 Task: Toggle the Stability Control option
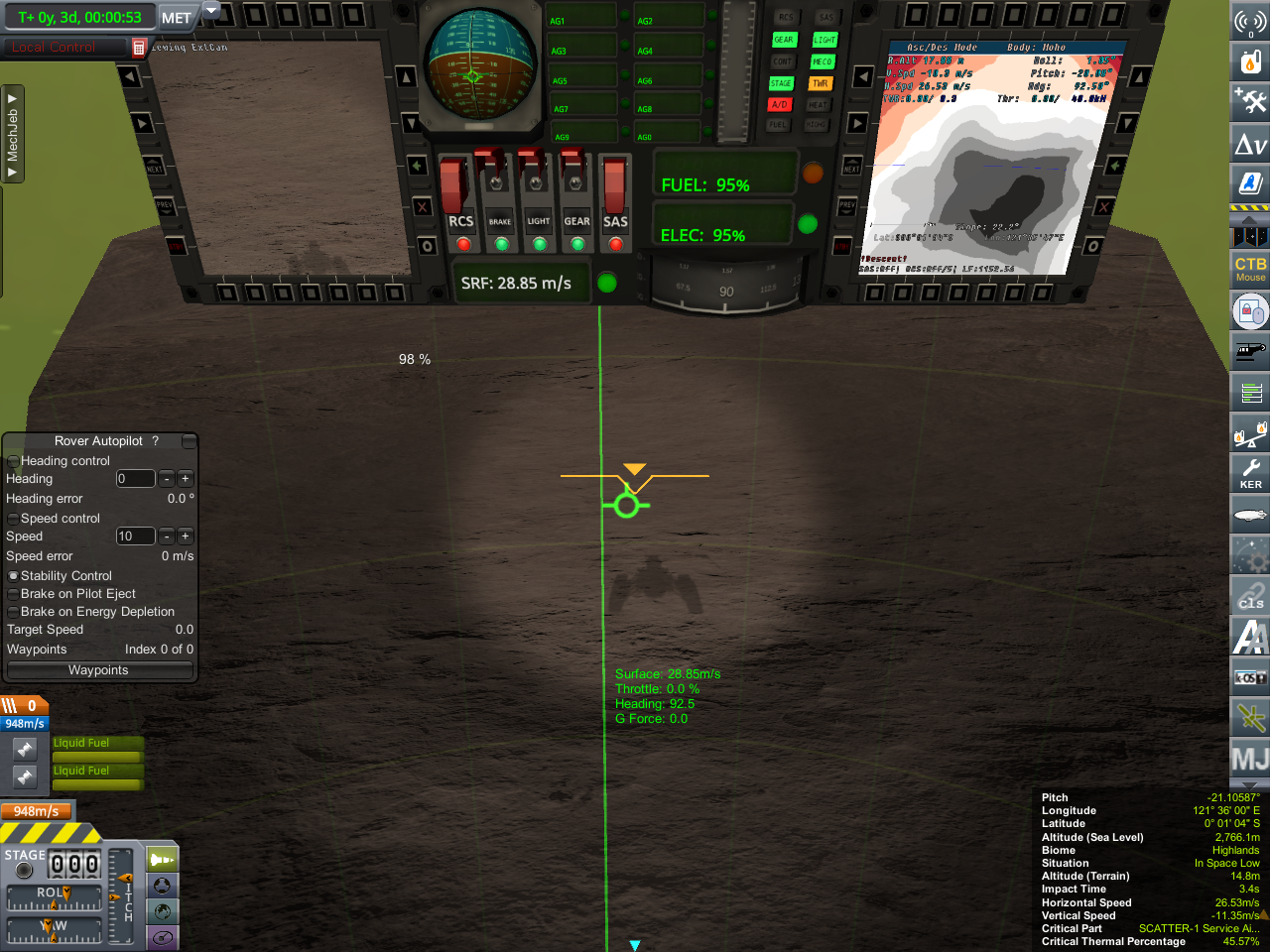pos(14,576)
